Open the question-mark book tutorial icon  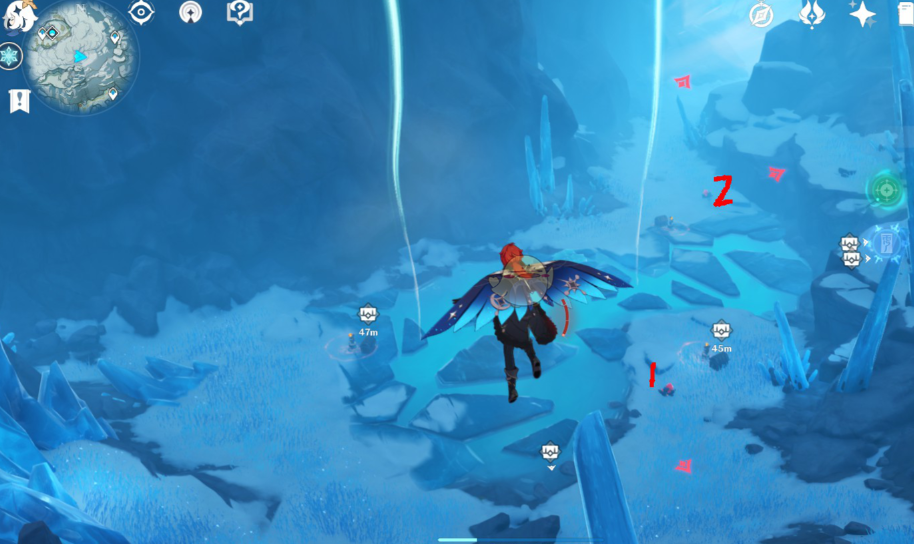pos(239,13)
